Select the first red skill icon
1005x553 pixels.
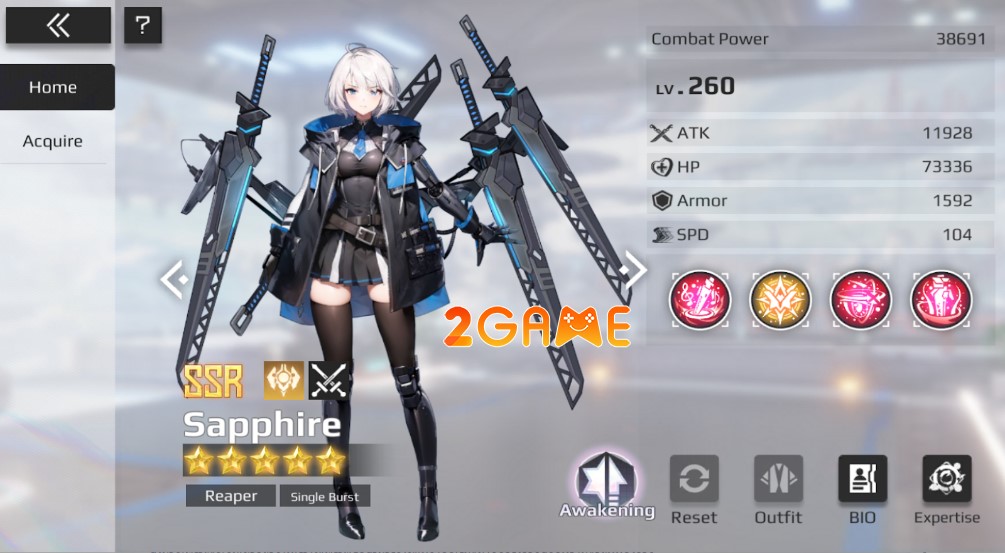(x=700, y=300)
